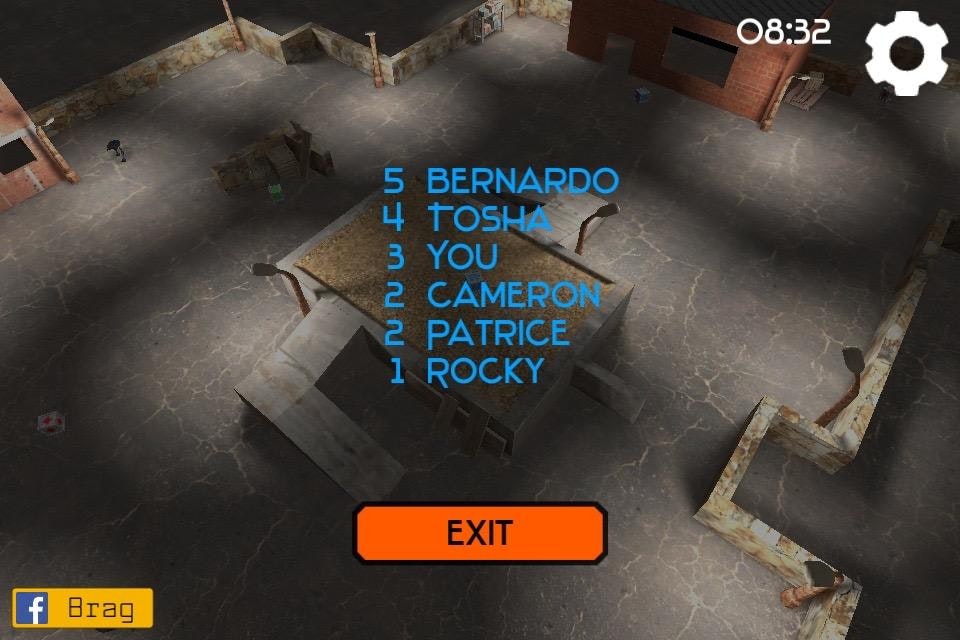Select Patrice's leaderboard entry
This screenshot has width=960, height=640.
(x=477, y=333)
